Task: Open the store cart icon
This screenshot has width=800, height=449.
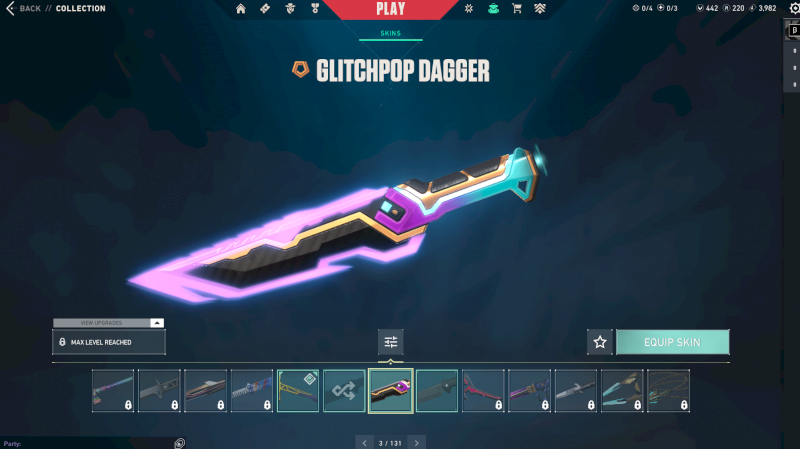Action: (x=517, y=9)
